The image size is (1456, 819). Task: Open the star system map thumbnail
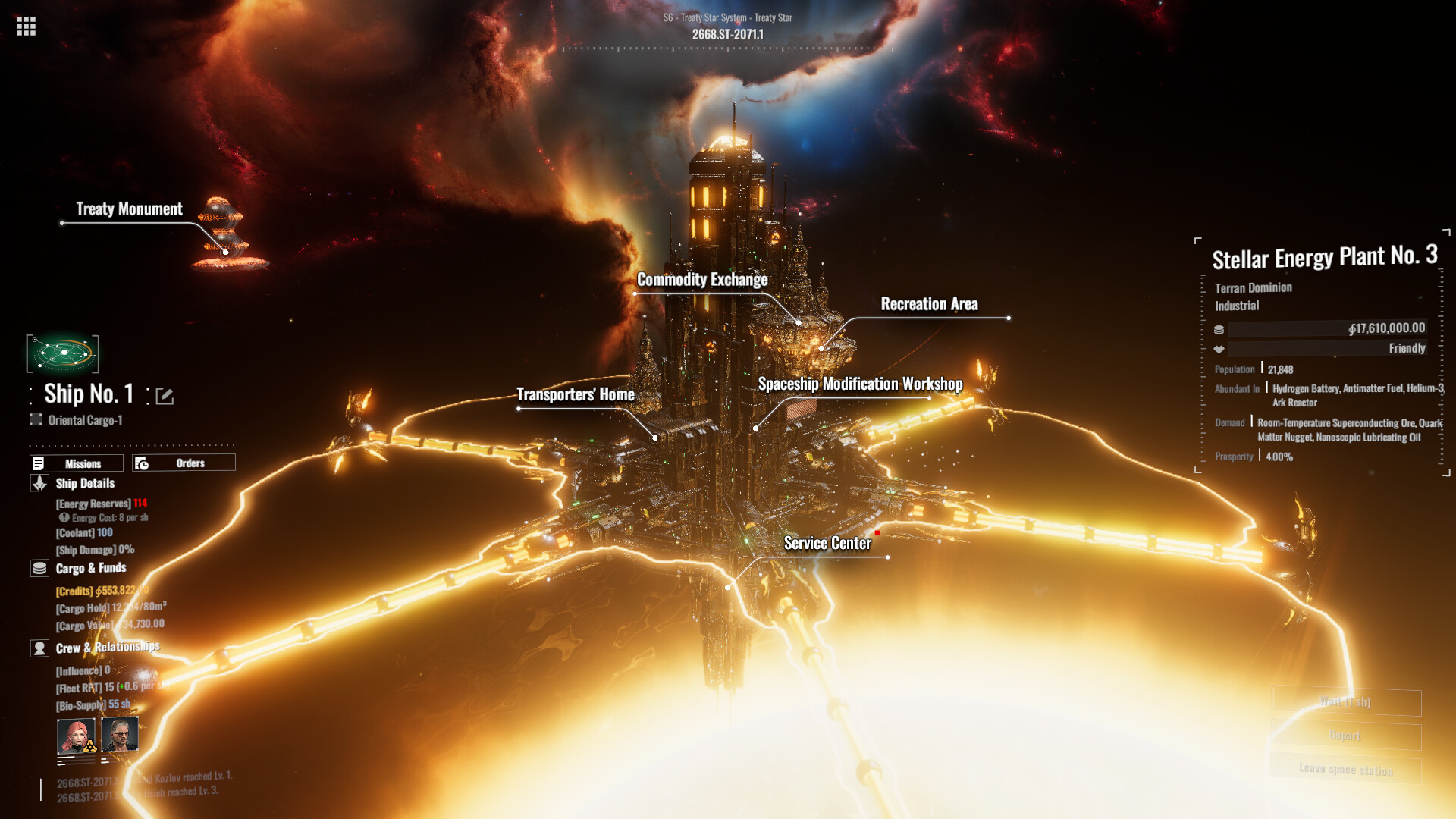click(63, 353)
